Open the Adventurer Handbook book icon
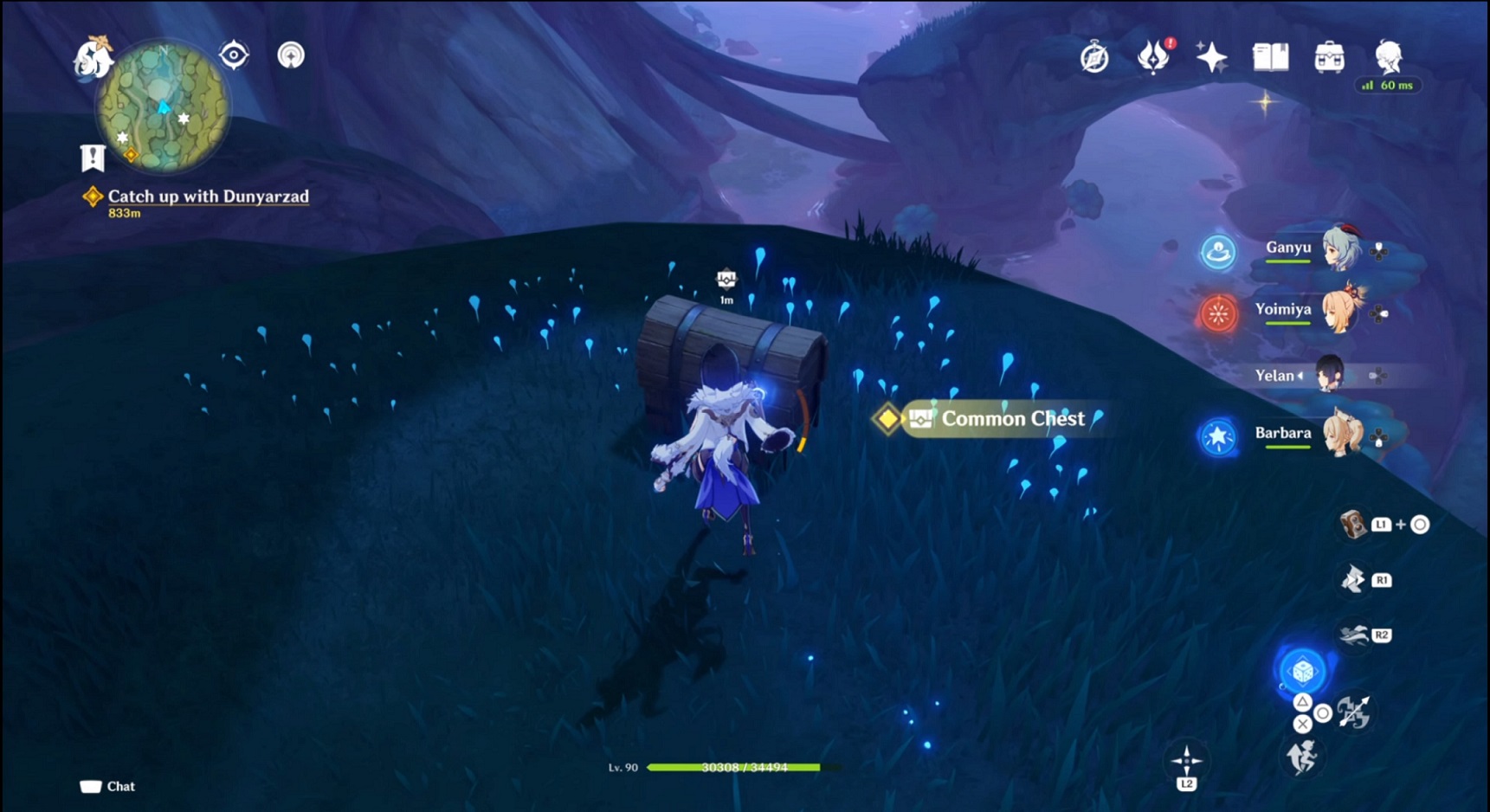 [x=1270, y=55]
